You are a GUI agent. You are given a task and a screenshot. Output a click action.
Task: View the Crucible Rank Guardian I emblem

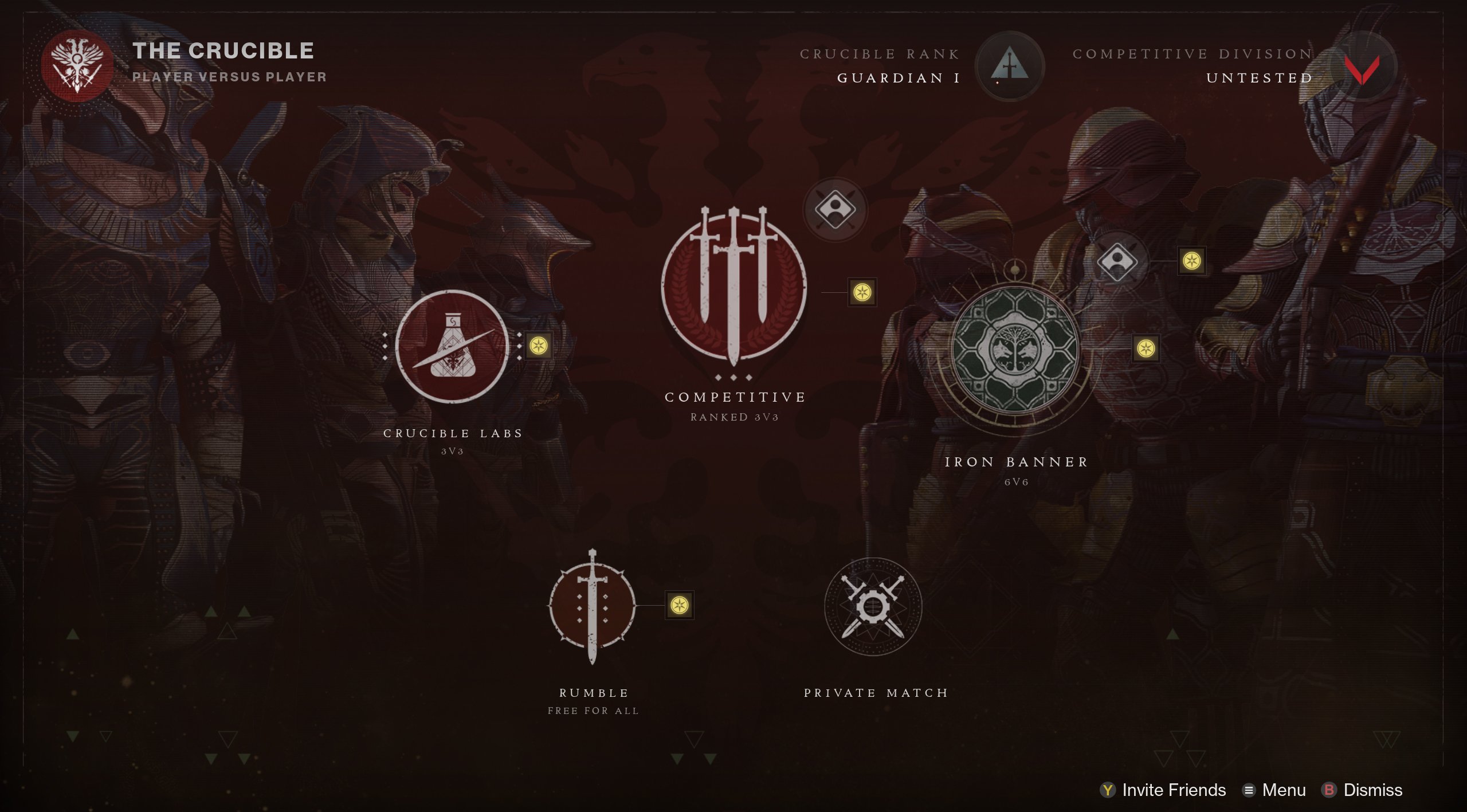point(1009,66)
